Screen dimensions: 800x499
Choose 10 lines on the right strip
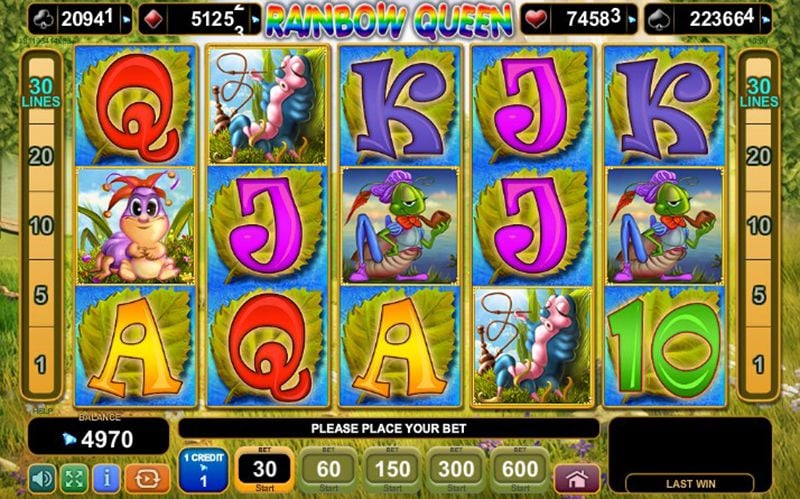pos(759,225)
